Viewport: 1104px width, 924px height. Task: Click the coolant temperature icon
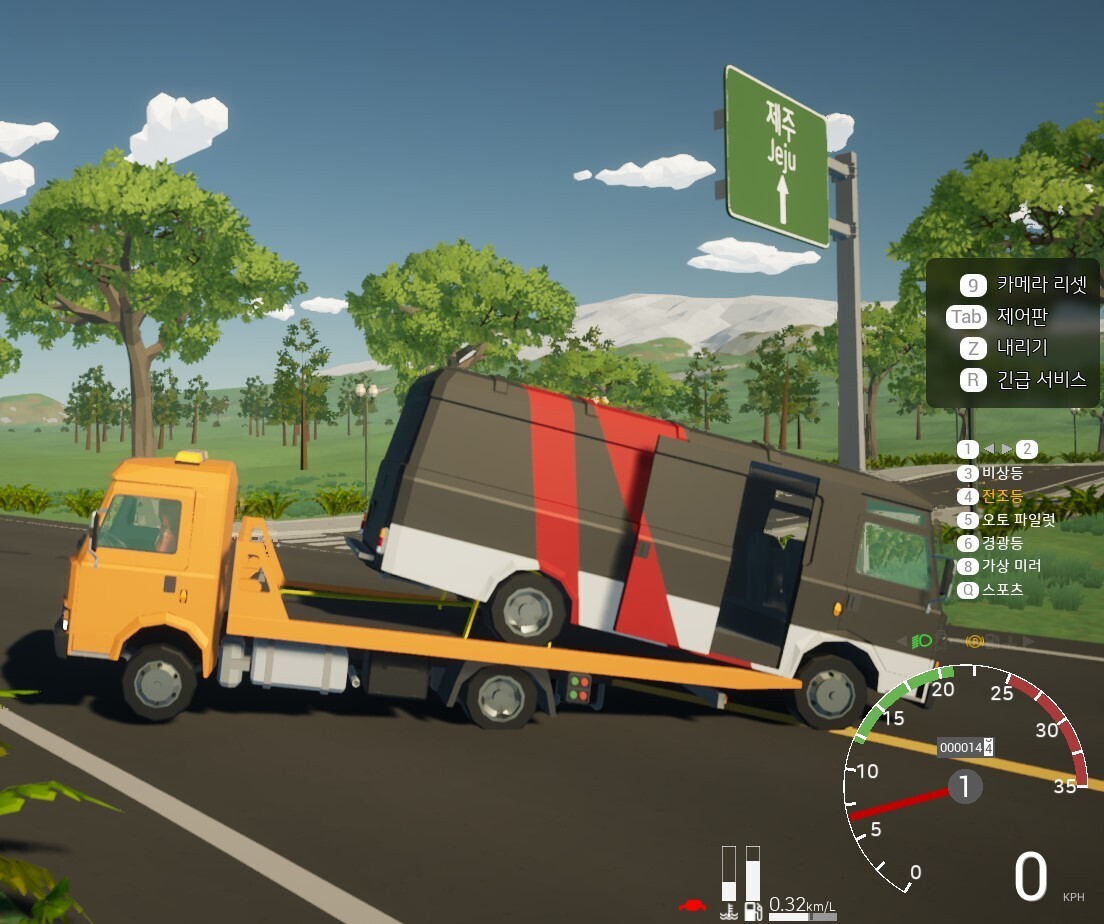point(729,911)
